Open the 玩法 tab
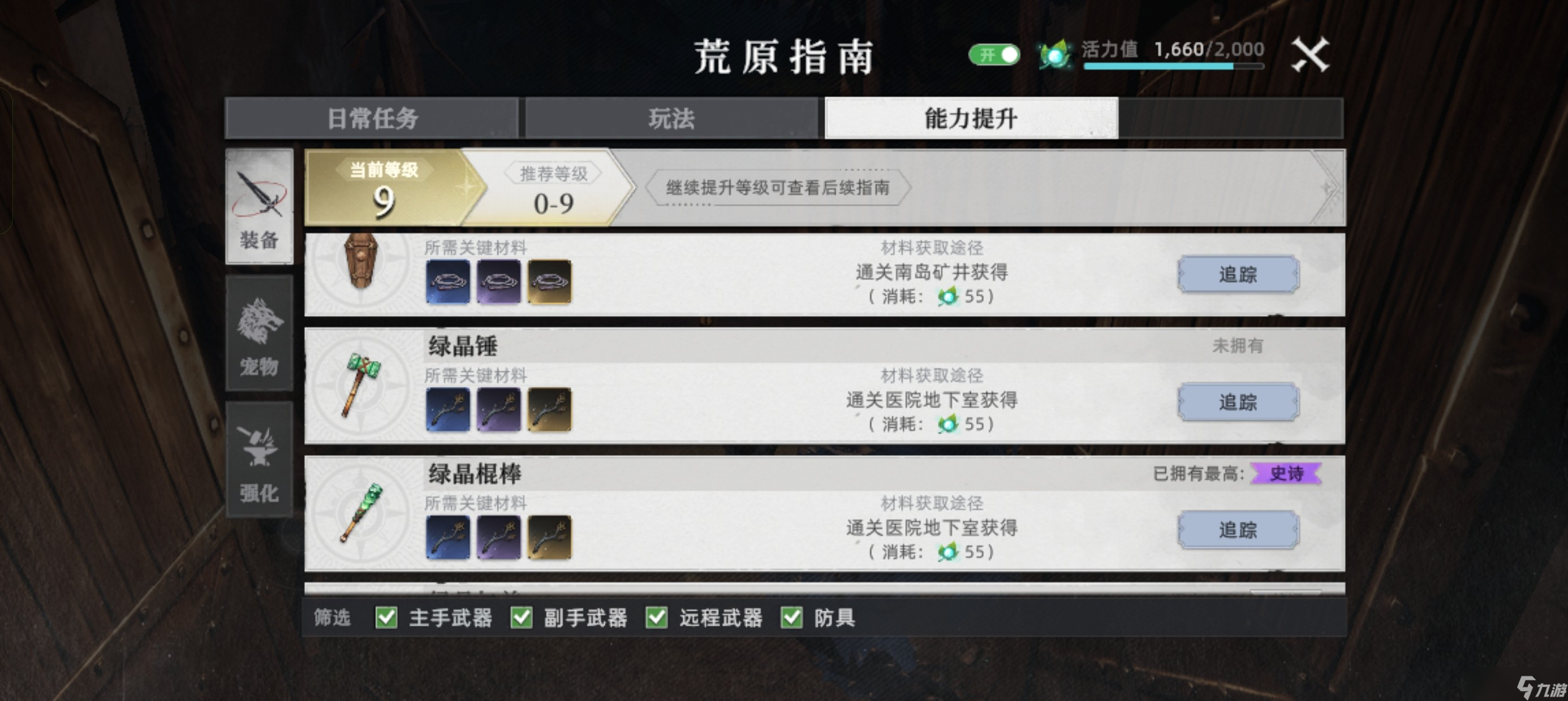1568x701 pixels. tap(671, 119)
